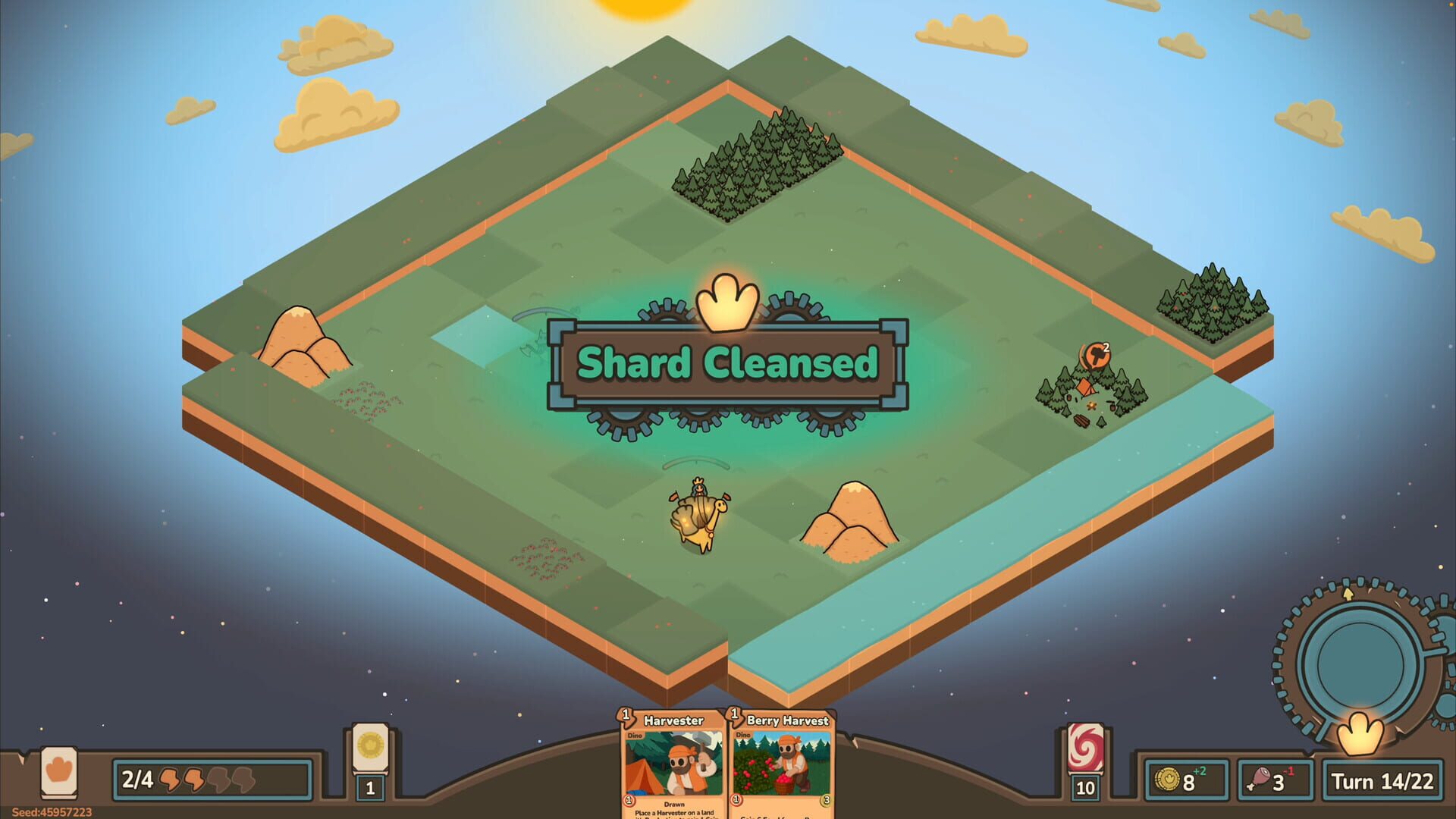Click the counter showing 1 under the sun card
The width and height of the screenshot is (1456, 819).
click(x=369, y=786)
